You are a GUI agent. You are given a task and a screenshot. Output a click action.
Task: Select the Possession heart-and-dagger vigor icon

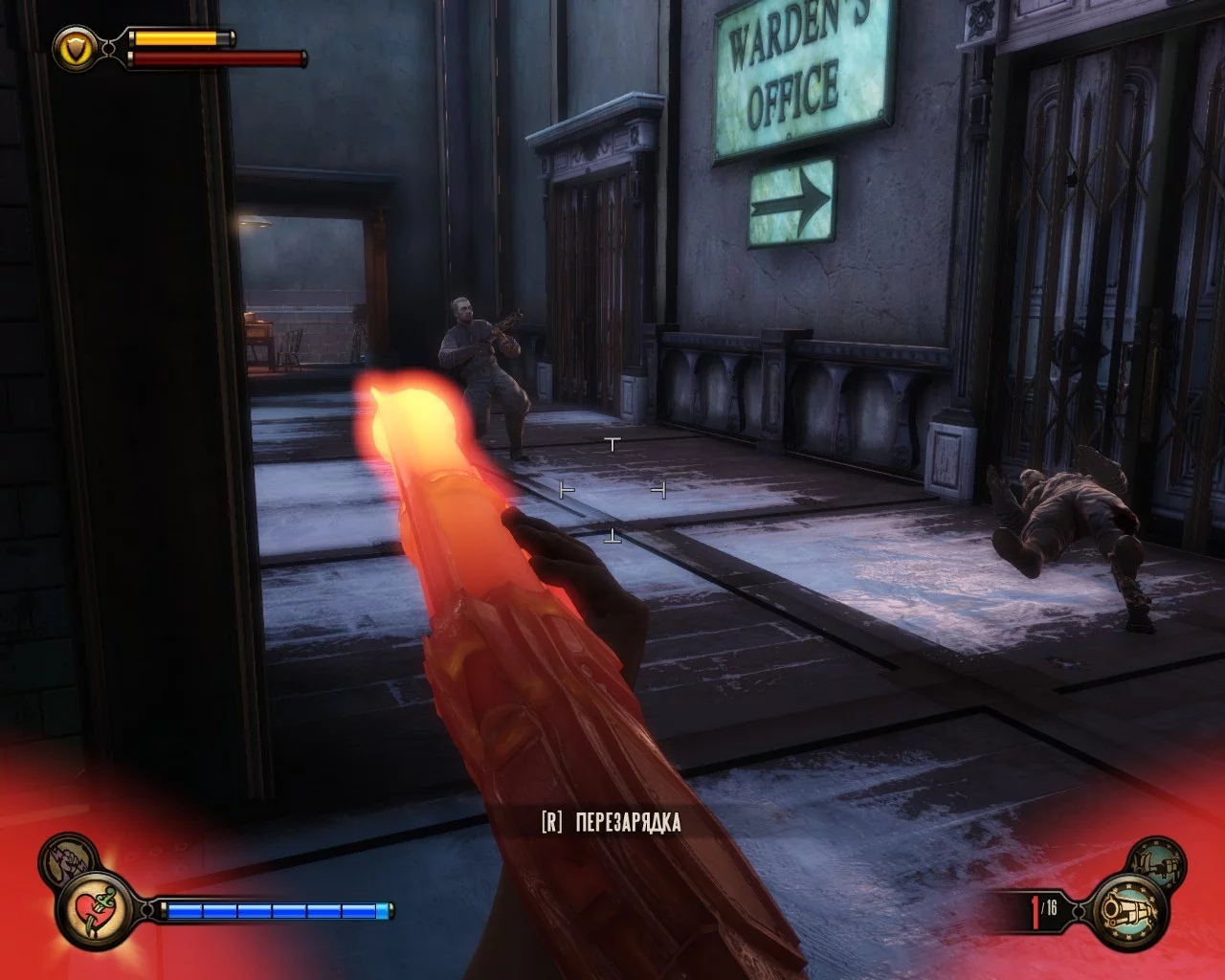pos(94,909)
